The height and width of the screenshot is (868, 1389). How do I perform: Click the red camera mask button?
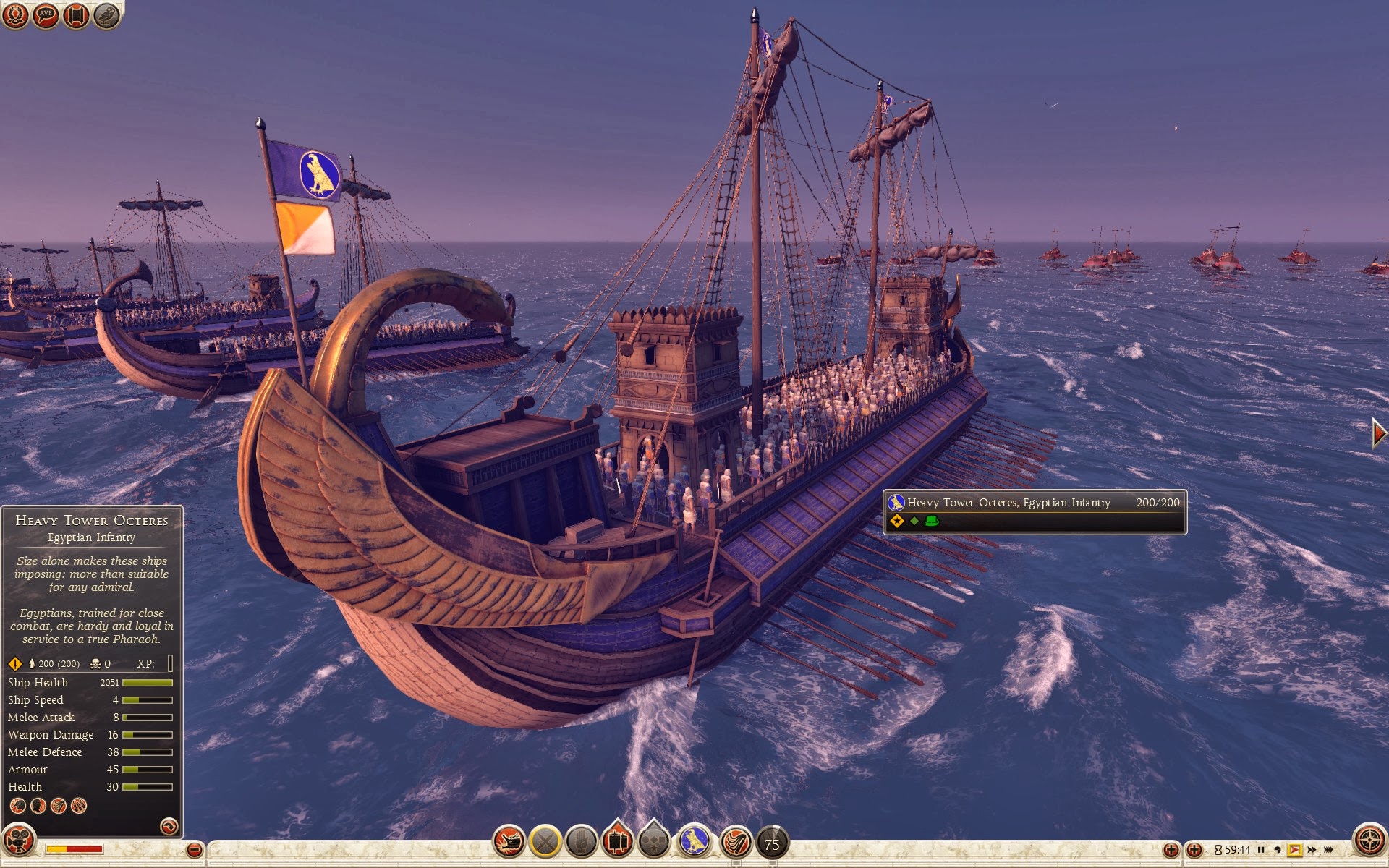pyautogui.click(x=19, y=841)
